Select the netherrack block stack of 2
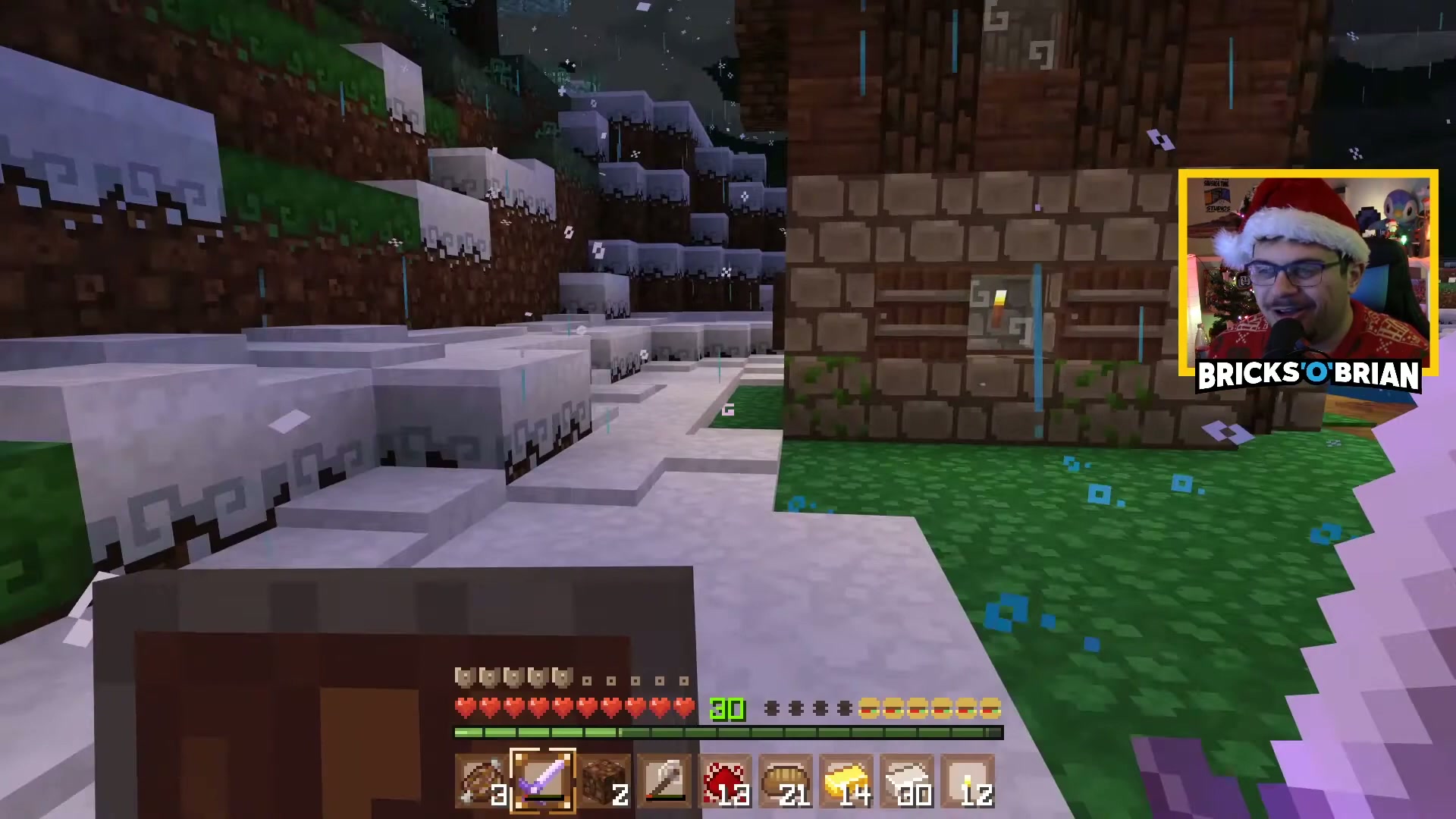The width and height of the screenshot is (1456, 819). pos(605,781)
